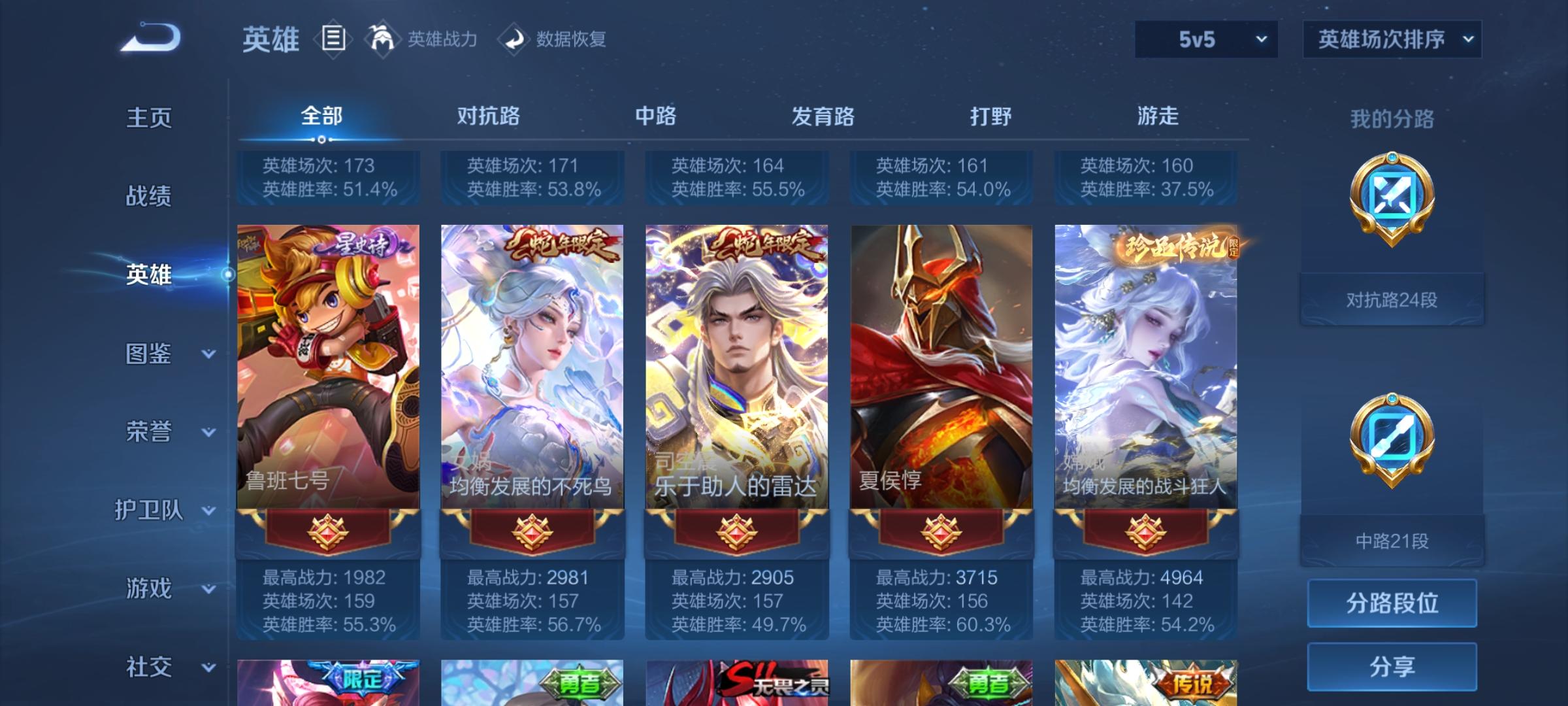The width and height of the screenshot is (1568, 706).
Task: Open the hero list icon beside 英雄 title
Action: [333, 39]
